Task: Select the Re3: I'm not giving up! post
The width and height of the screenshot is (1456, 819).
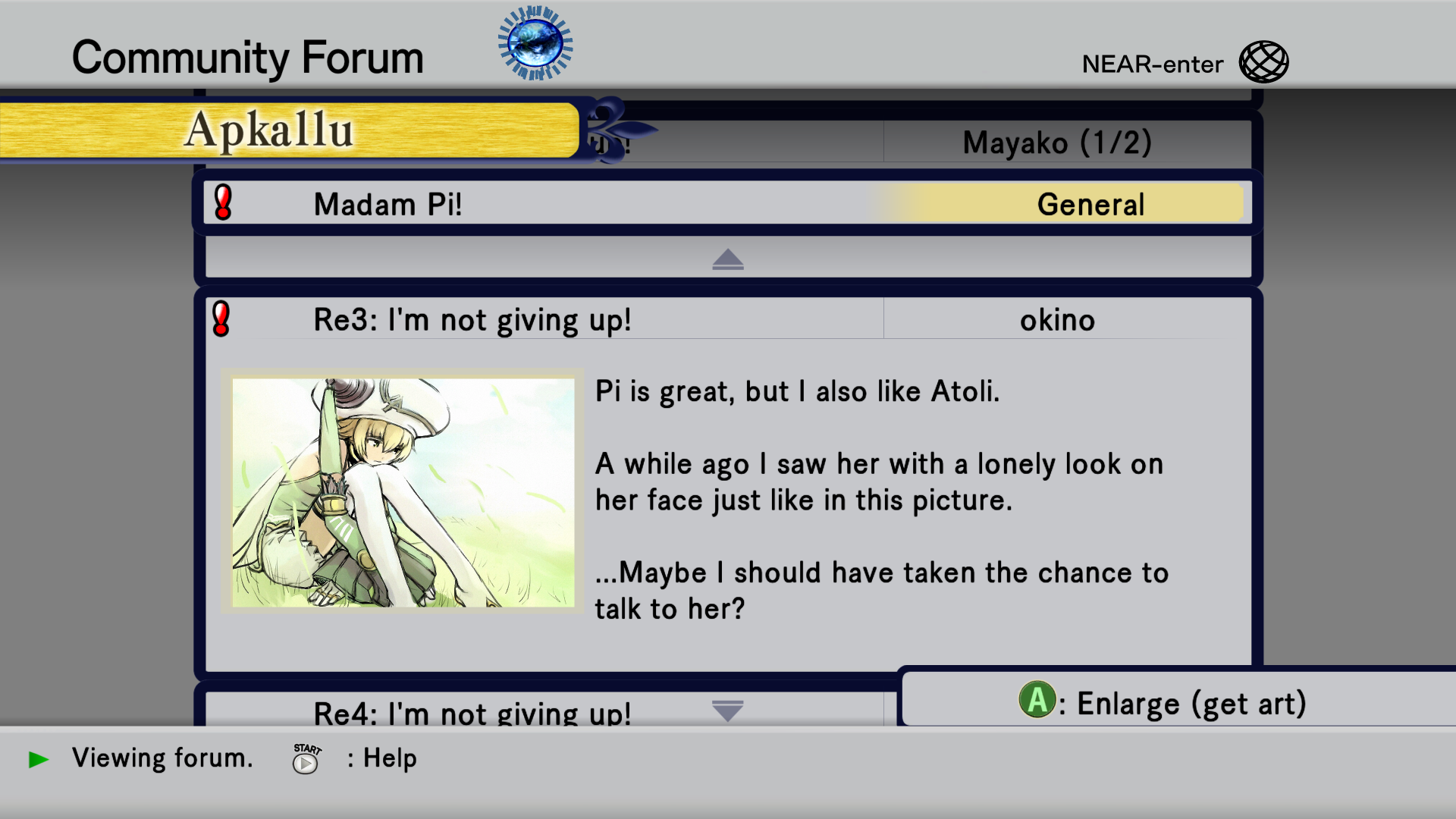Action: [x=472, y=320]
